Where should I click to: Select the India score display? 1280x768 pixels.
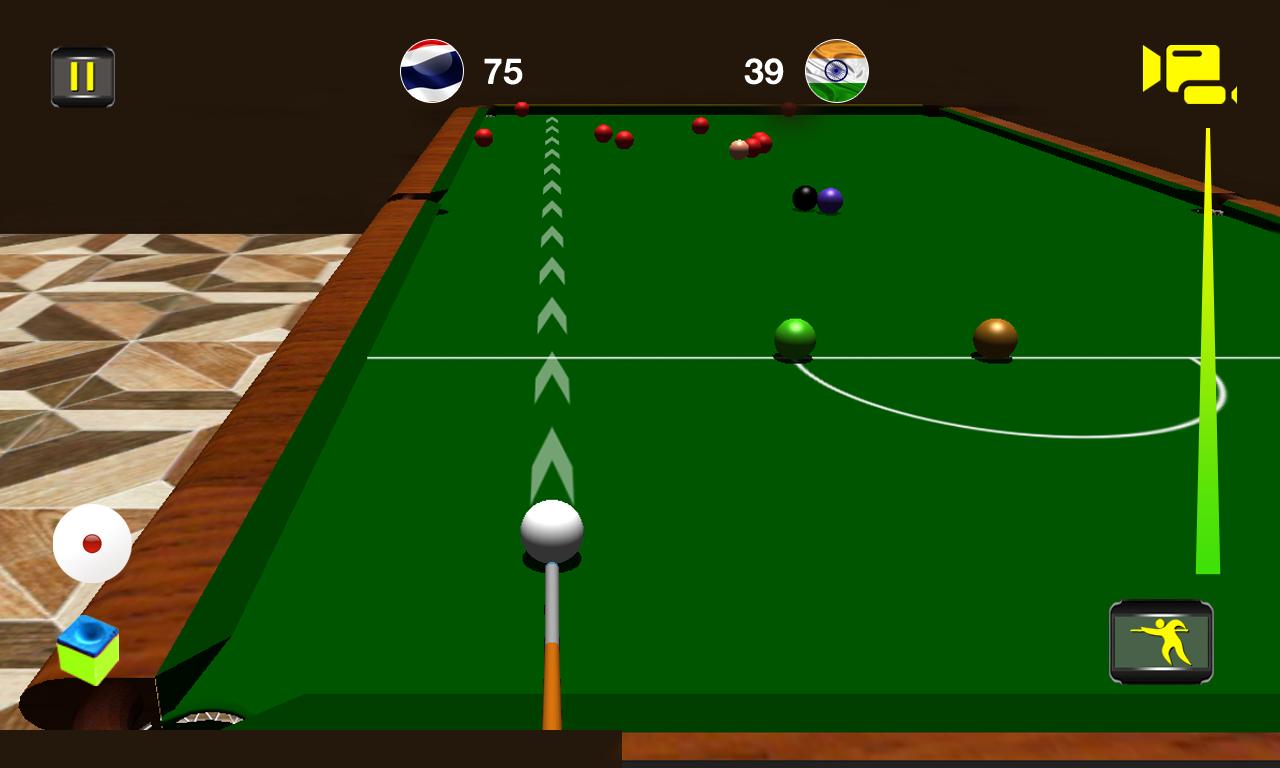(x=762, y=70)
